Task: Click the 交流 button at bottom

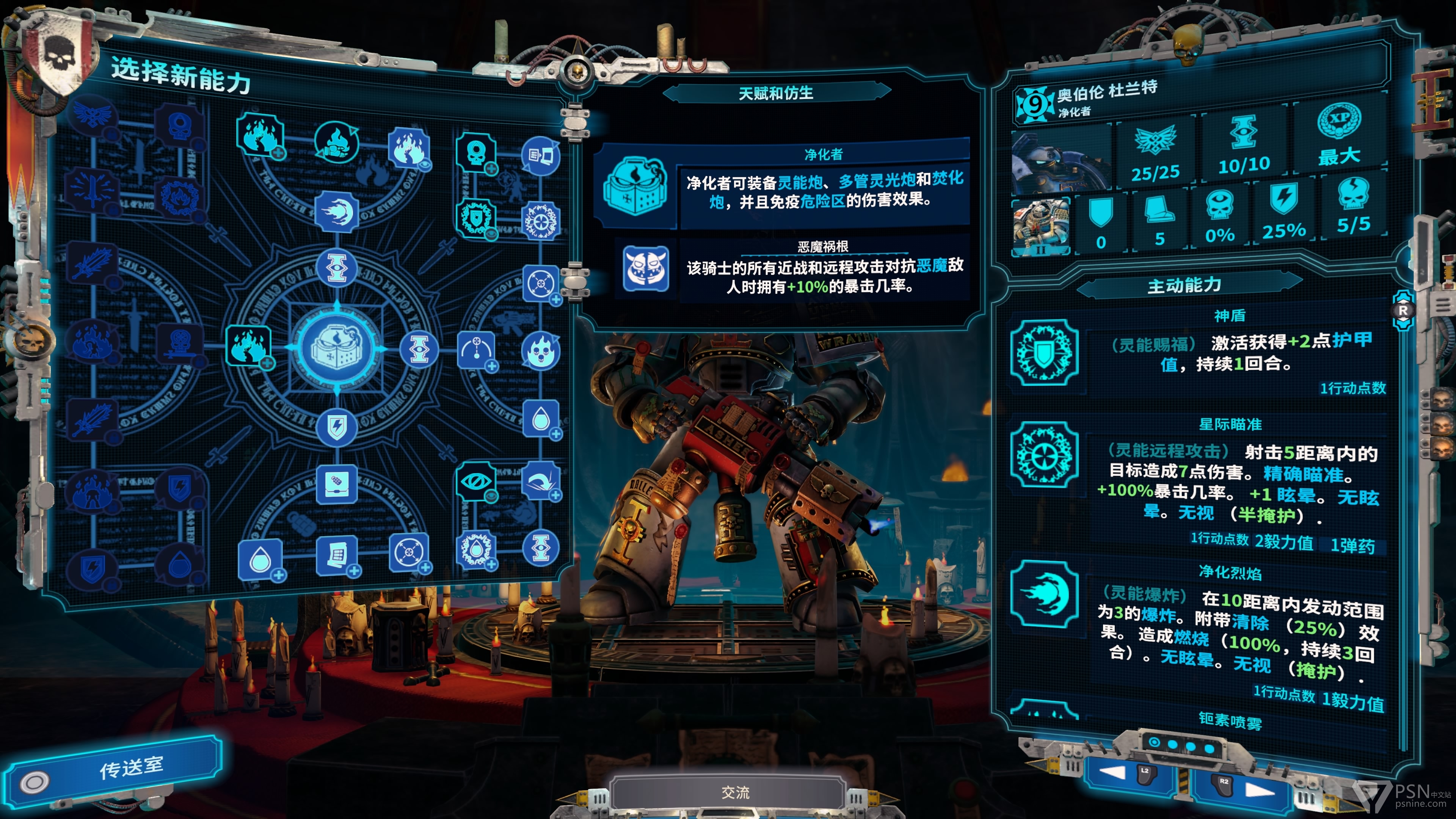Action: click(x=735, y=792)
